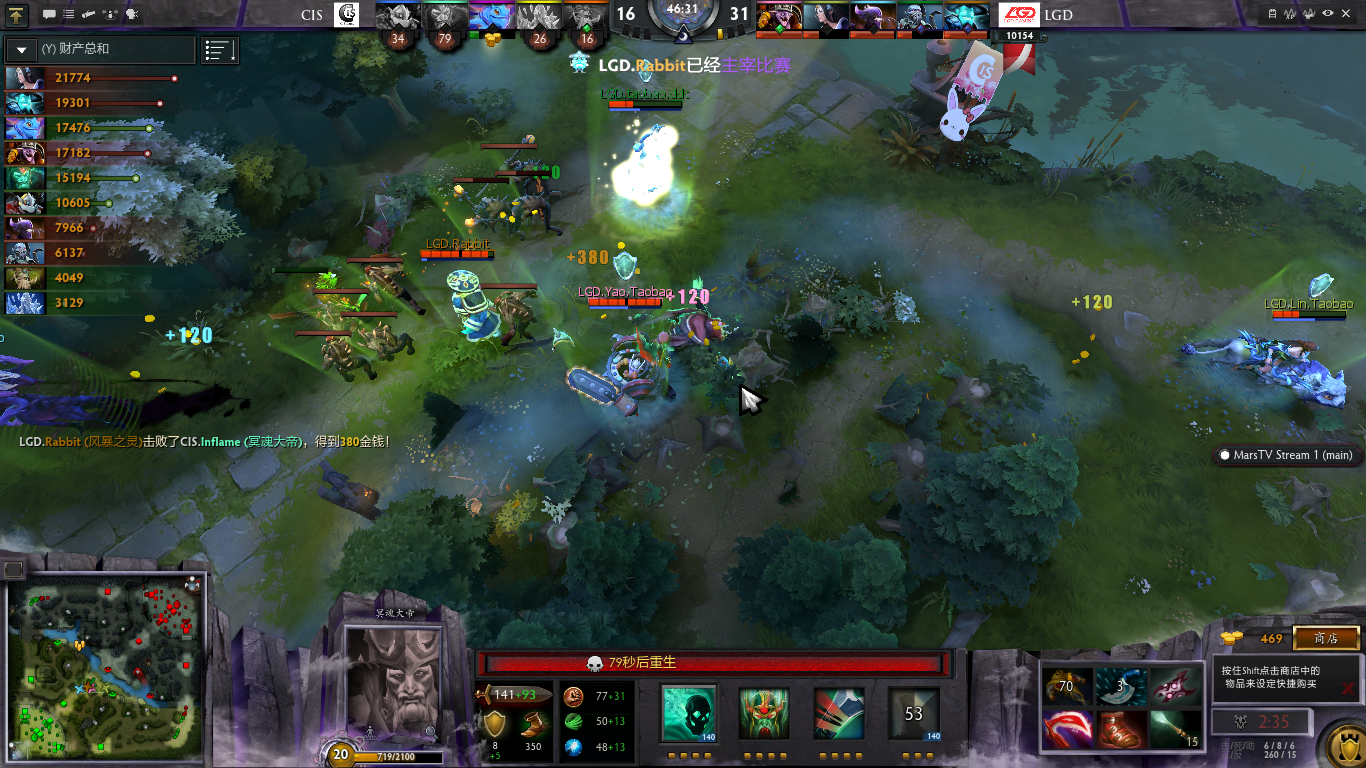
Task: Open the chat speech bubble icon
Action: [x=50, y=15]
